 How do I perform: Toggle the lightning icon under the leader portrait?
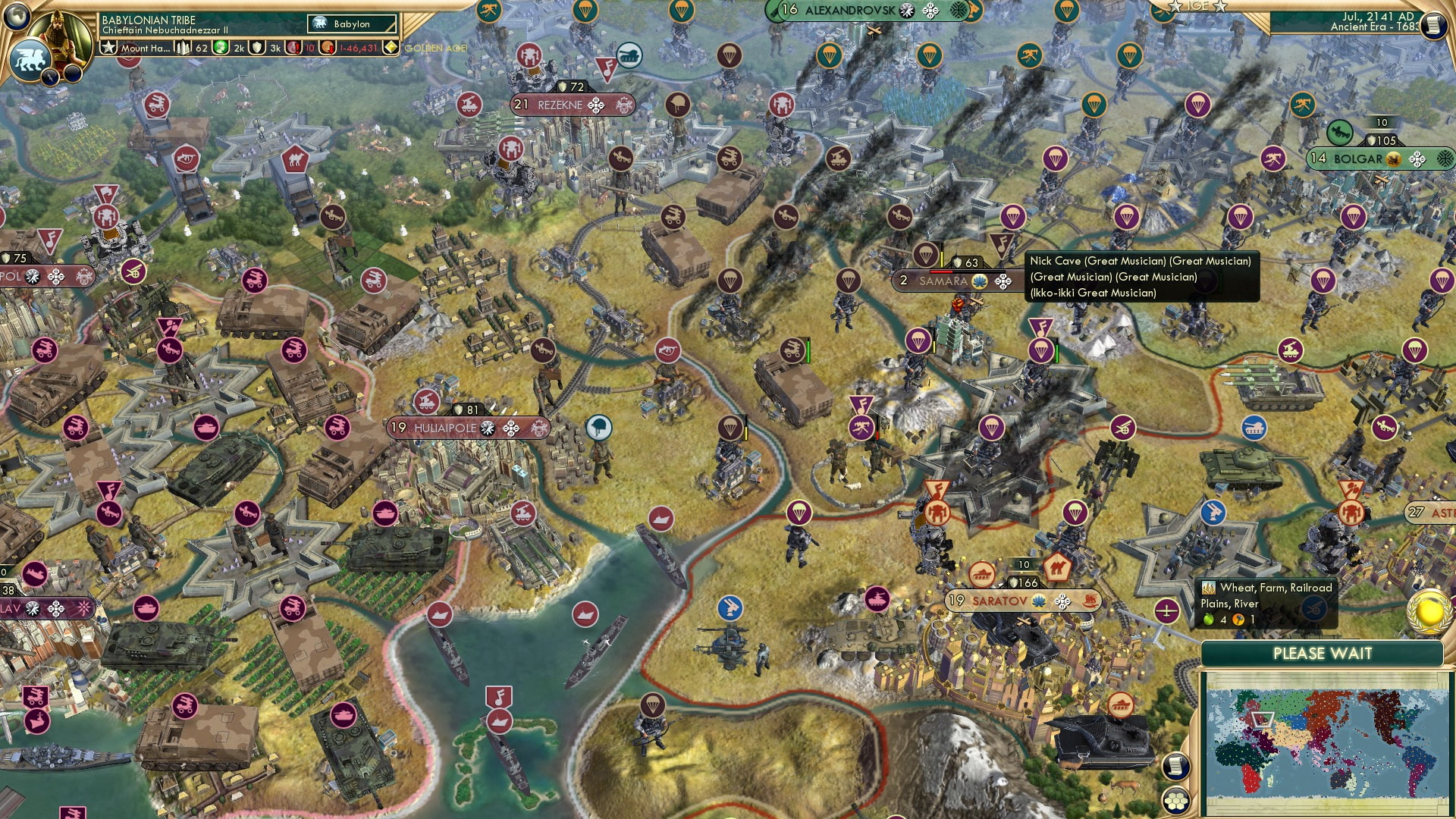click(49, 76)
